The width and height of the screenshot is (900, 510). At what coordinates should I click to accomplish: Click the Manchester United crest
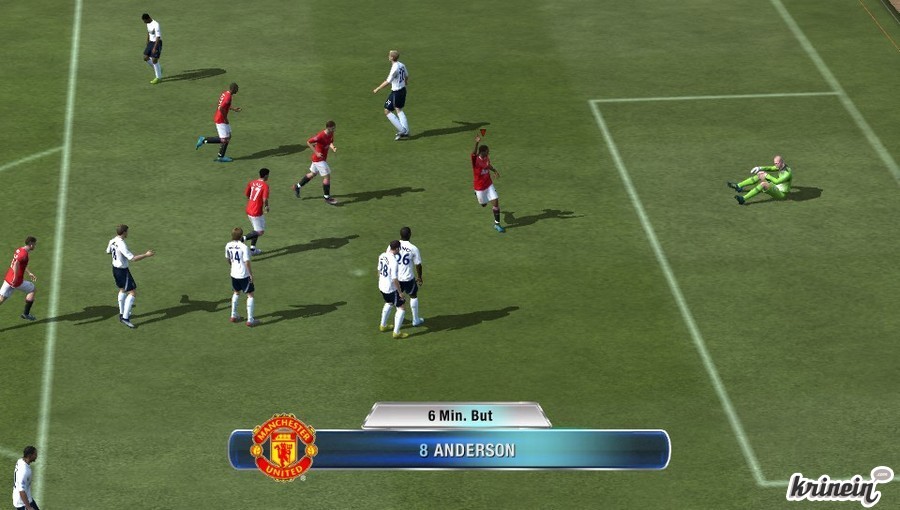(284, 447)
